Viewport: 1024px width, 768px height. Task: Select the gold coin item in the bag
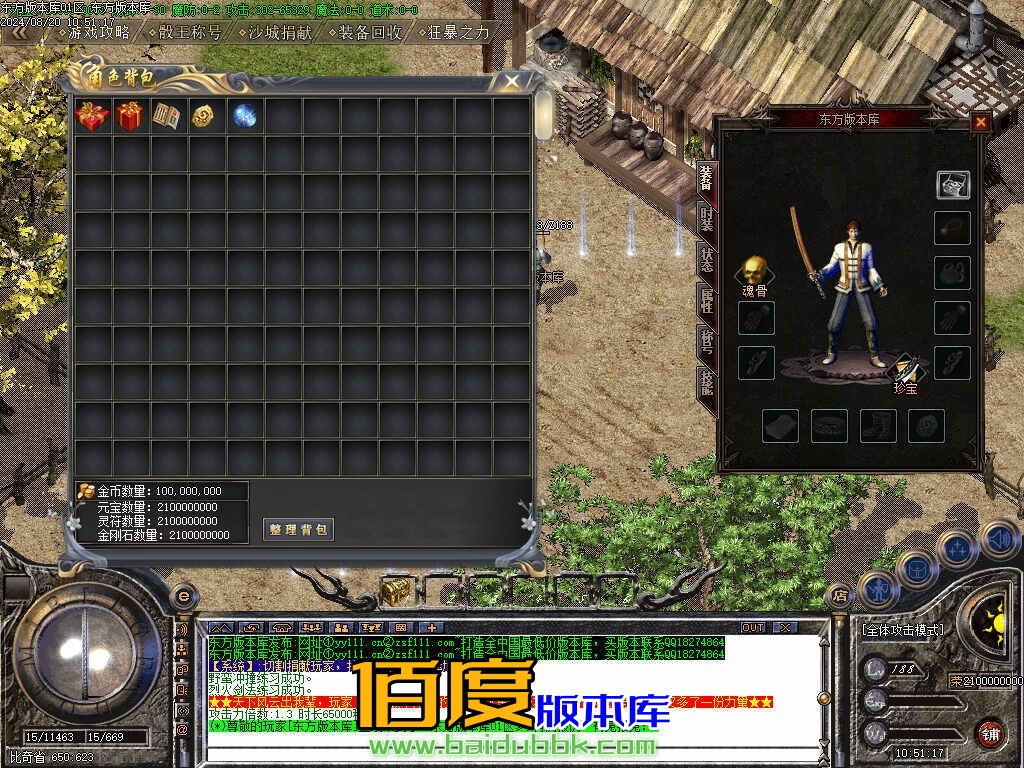(x=206, y=116)
